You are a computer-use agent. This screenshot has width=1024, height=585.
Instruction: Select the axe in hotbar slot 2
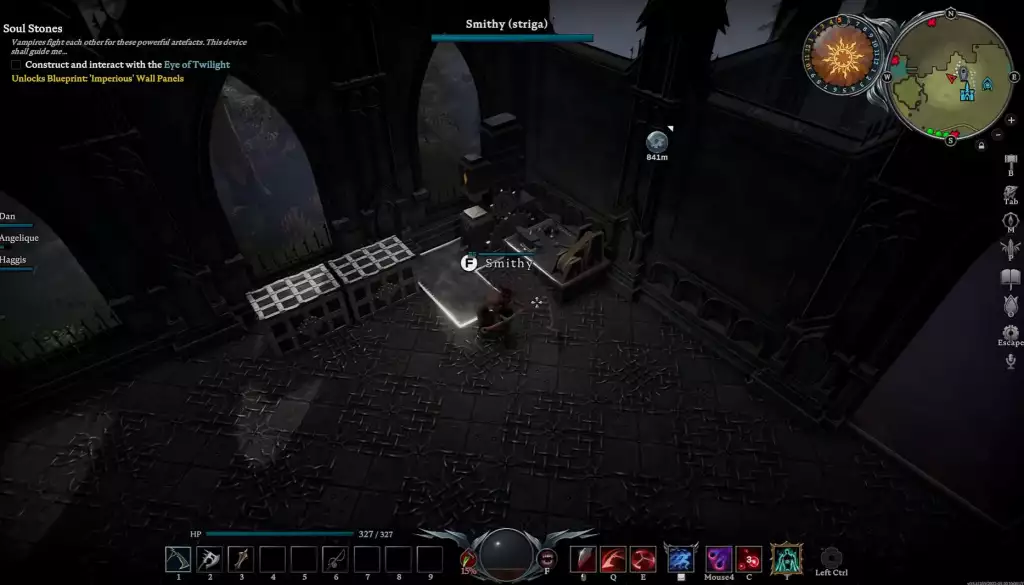tap(209, 559)
